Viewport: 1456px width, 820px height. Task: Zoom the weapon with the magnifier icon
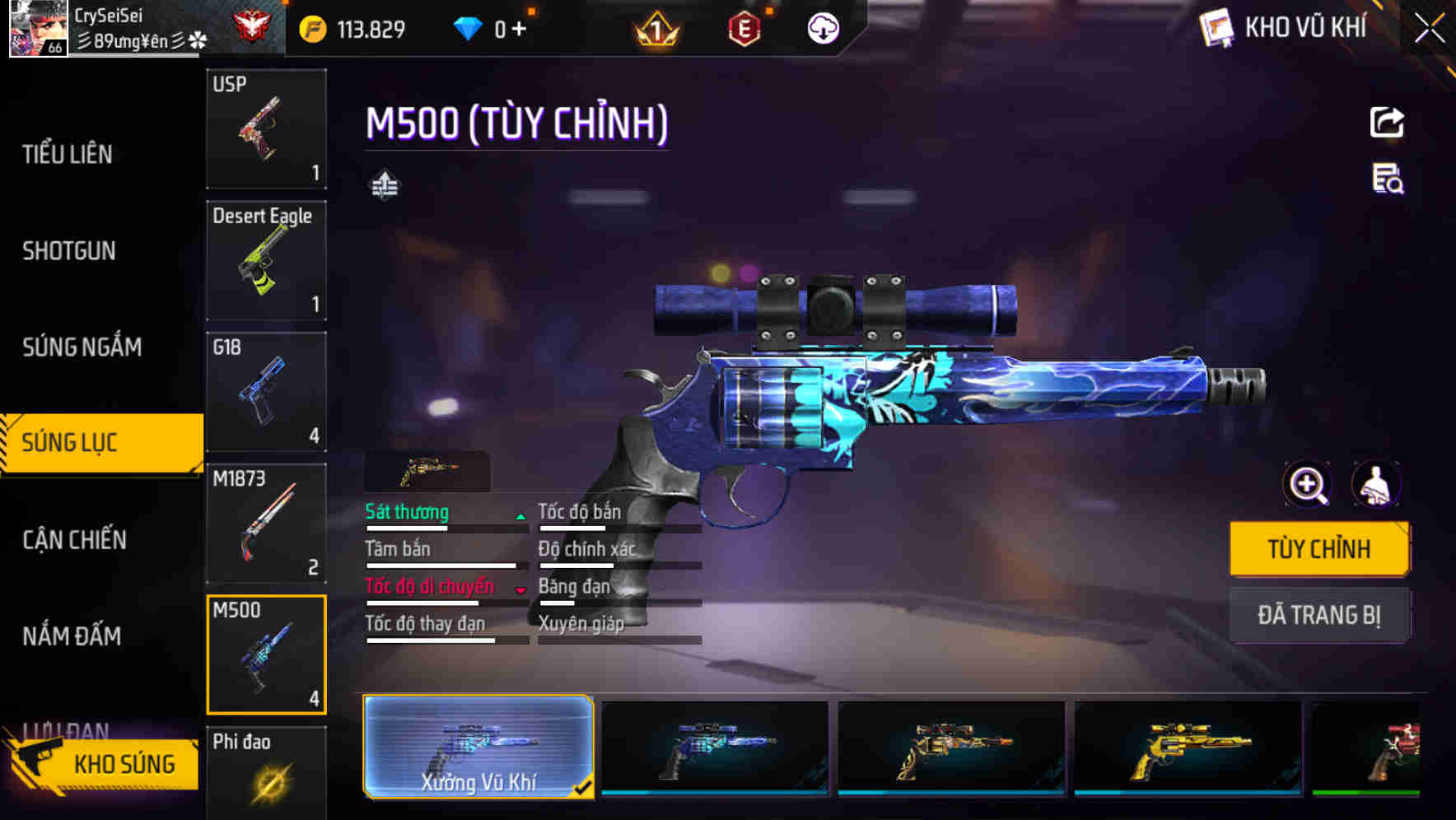point(1306,485)
